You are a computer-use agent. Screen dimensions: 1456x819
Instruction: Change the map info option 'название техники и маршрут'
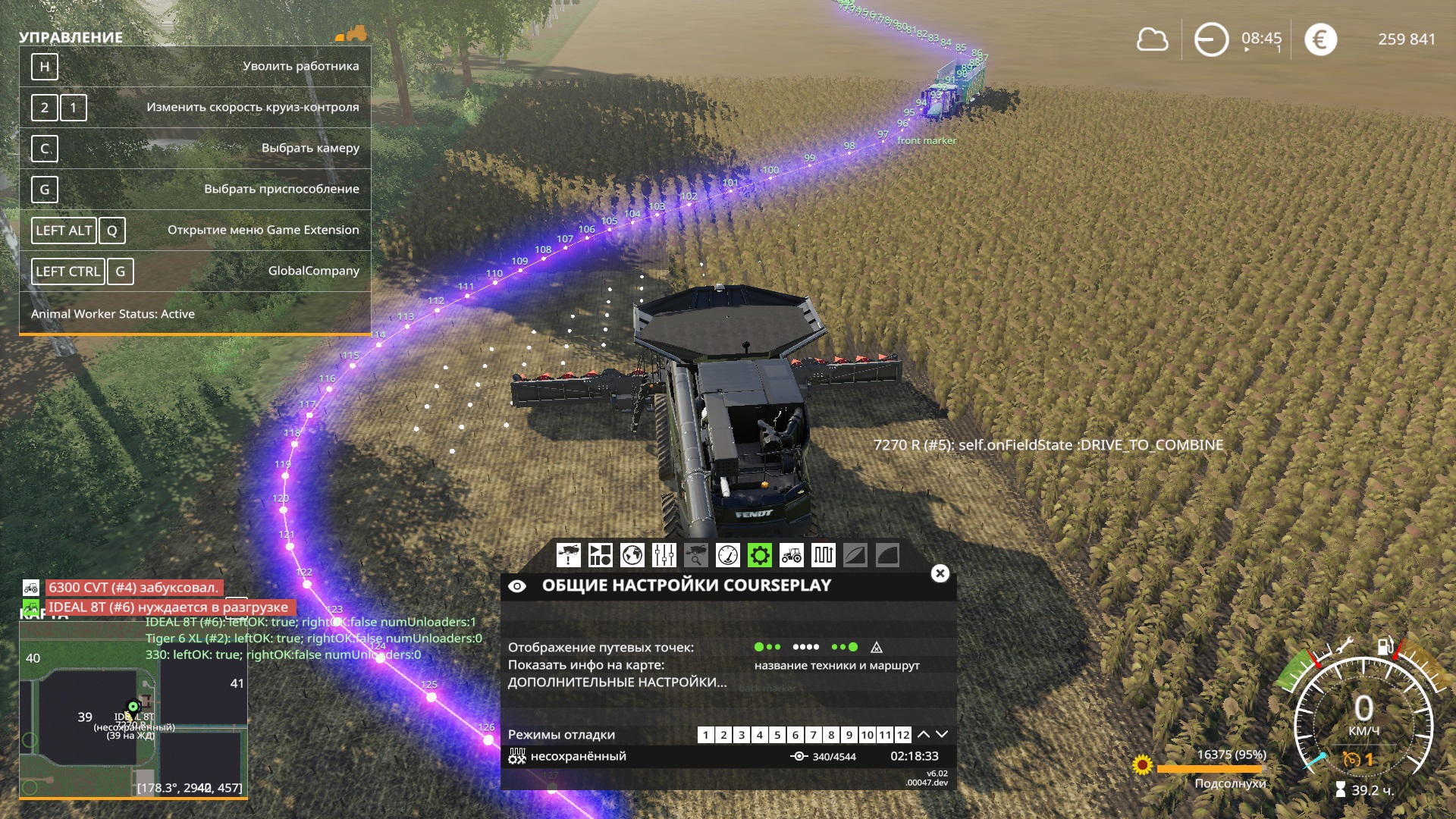pos(836,665)
